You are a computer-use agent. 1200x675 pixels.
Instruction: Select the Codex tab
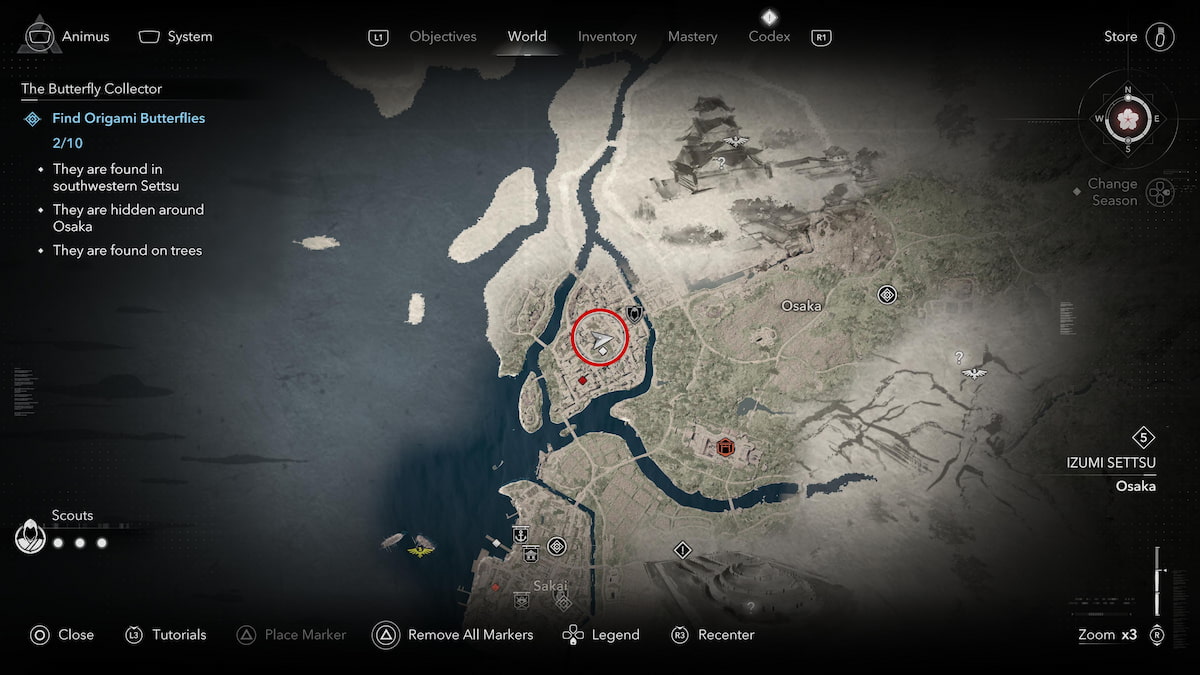click(x=769, y=37)
